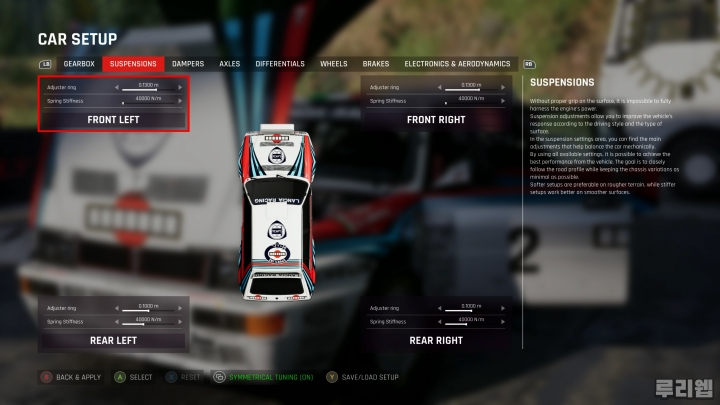Open the Dampers tab
720x405 pixels.
[x=188, y=64]
